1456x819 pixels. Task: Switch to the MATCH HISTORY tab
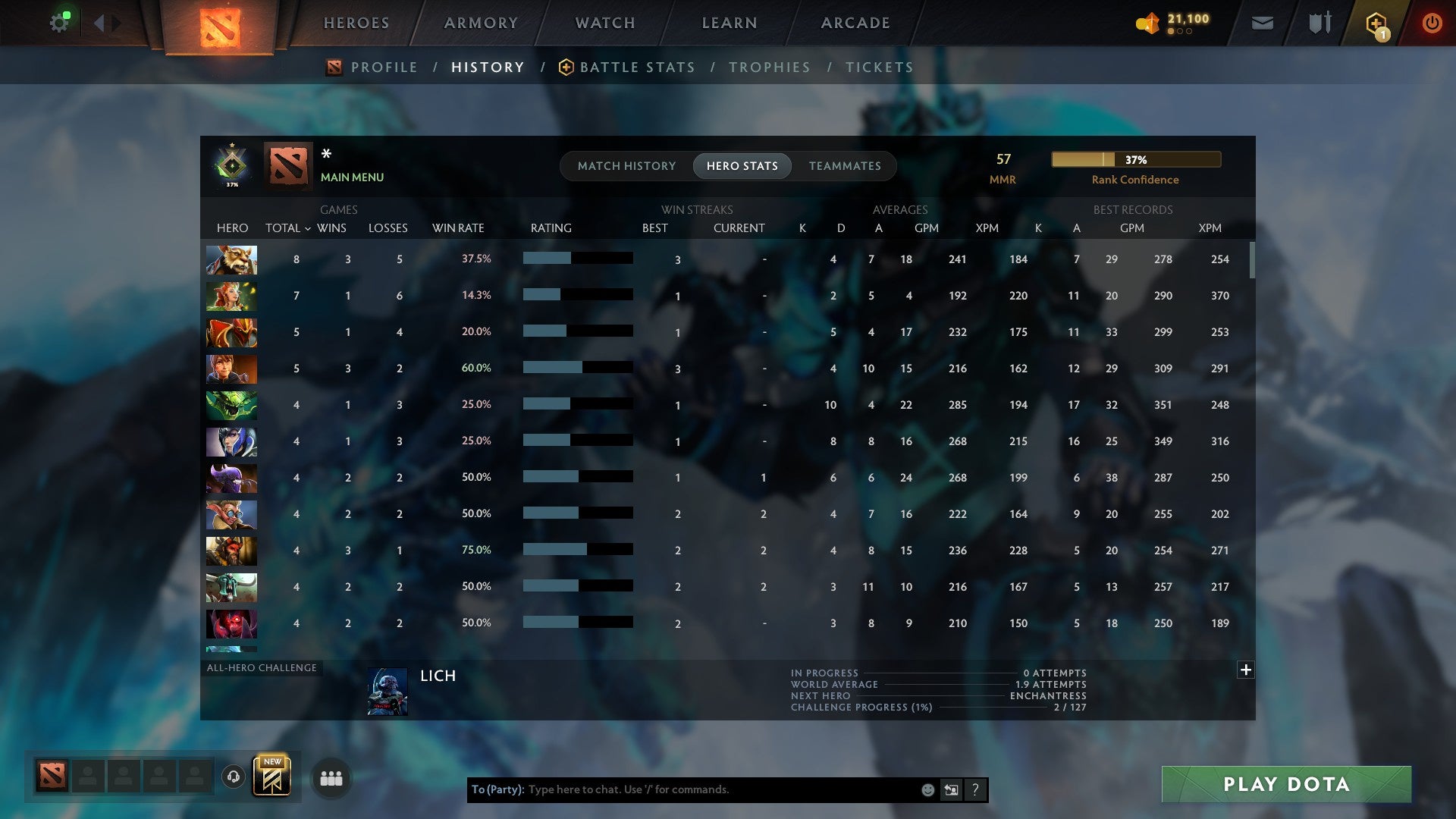point(626,165)
